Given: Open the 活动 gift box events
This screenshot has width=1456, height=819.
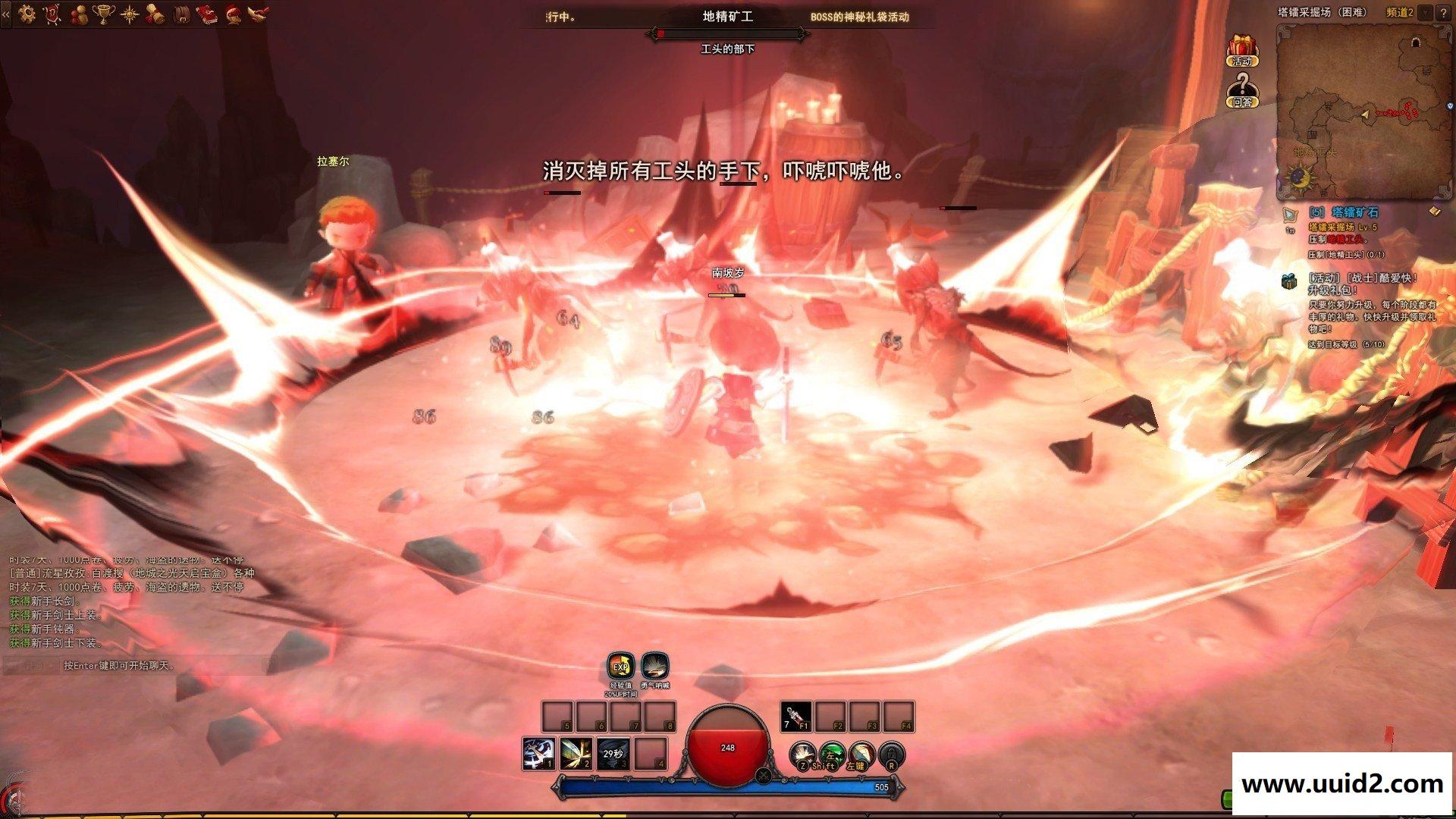Looking at the screenshot, I should [1241, 50].
